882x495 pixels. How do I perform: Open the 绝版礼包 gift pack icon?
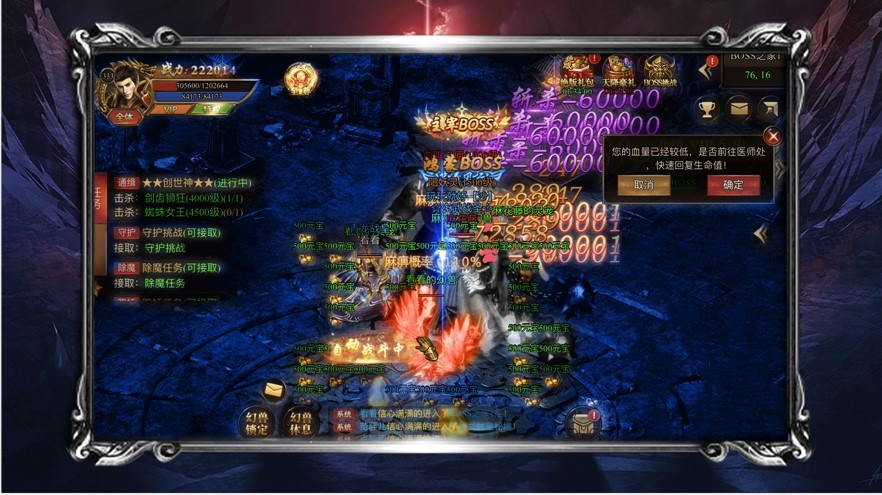point(577,73)
